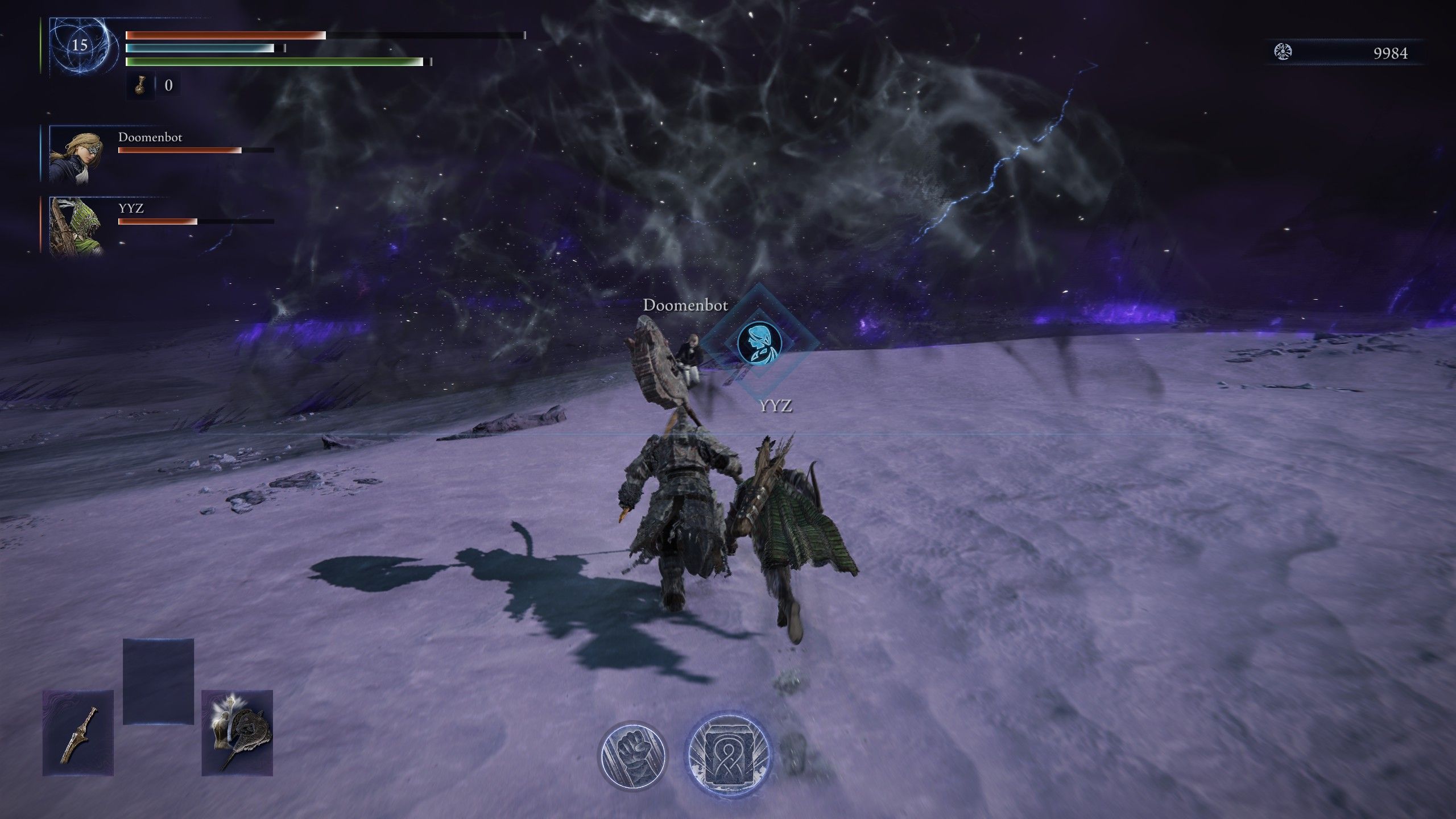Click the blue focus bar

(x=199, y=49)
